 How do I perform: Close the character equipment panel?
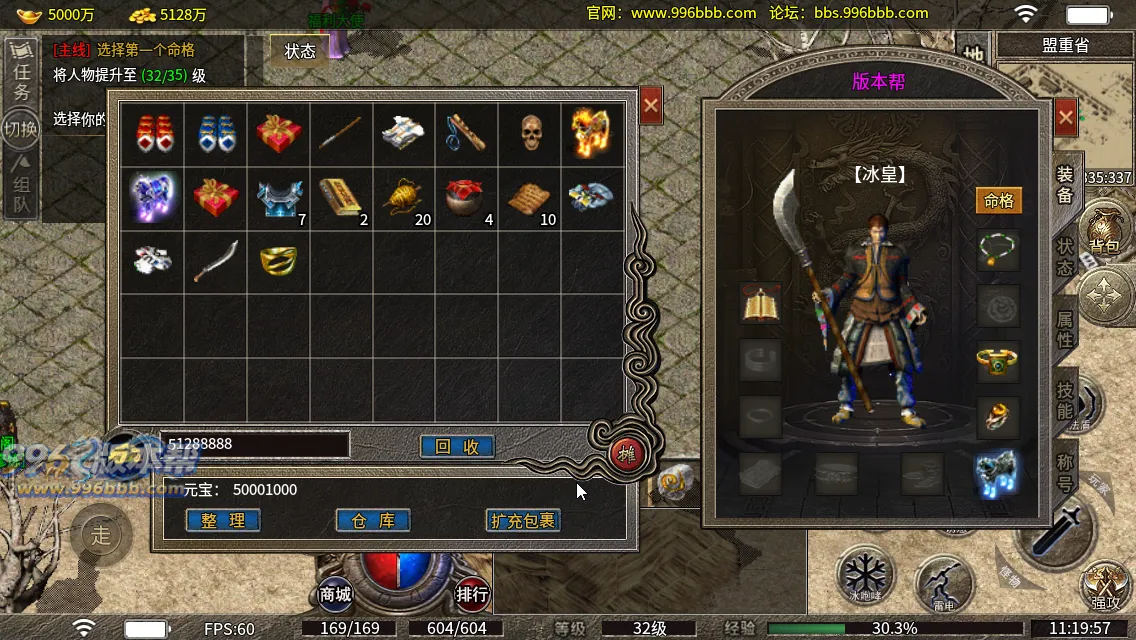[x=1065, y=117]
